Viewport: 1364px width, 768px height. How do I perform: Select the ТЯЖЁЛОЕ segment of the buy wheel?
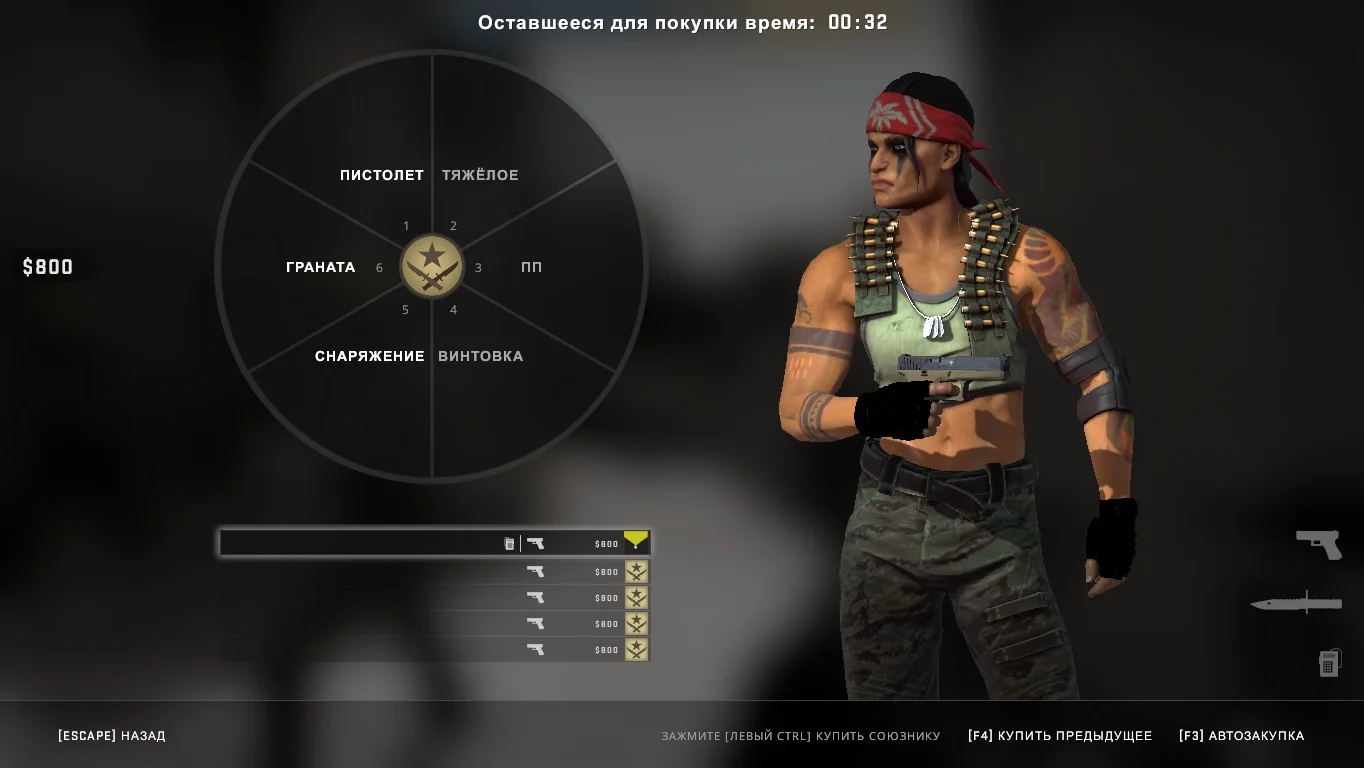pos(480,175)
